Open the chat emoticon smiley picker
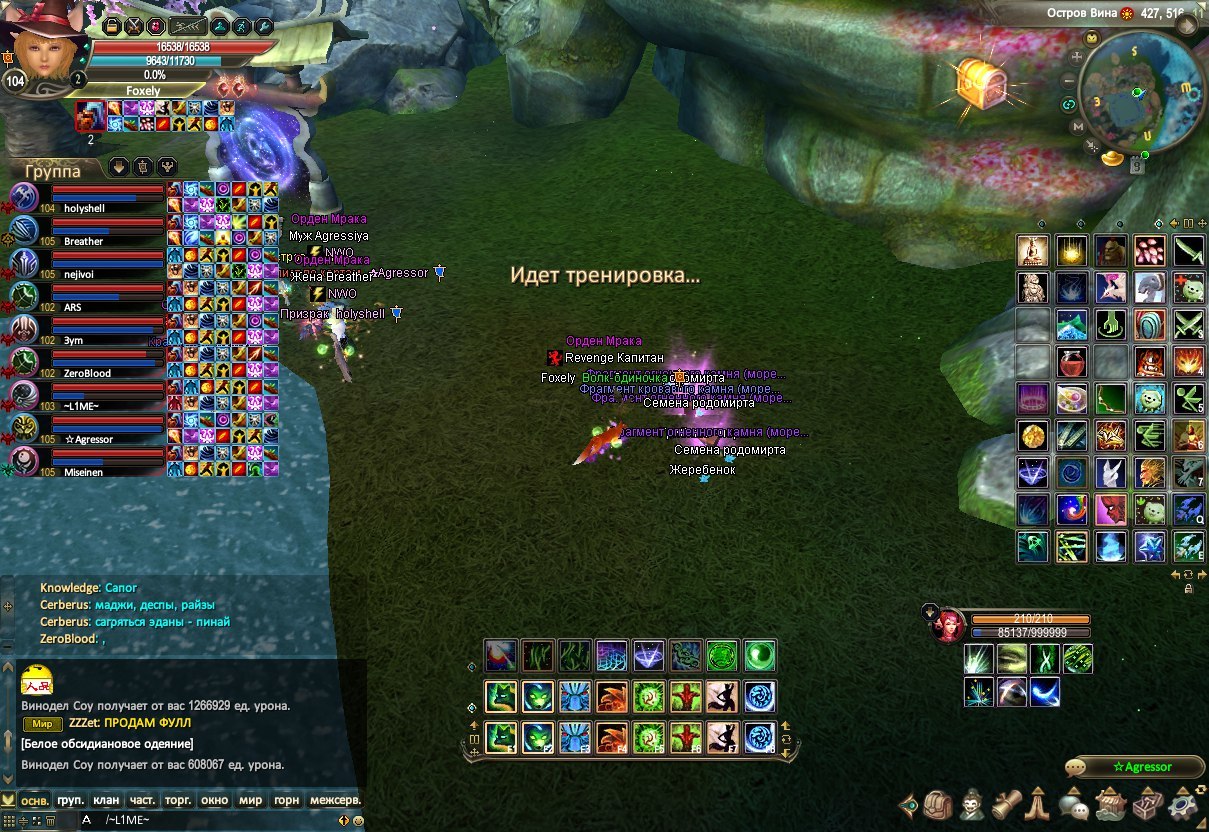Screen dimensions: 1209x832 tap(358, 820)
